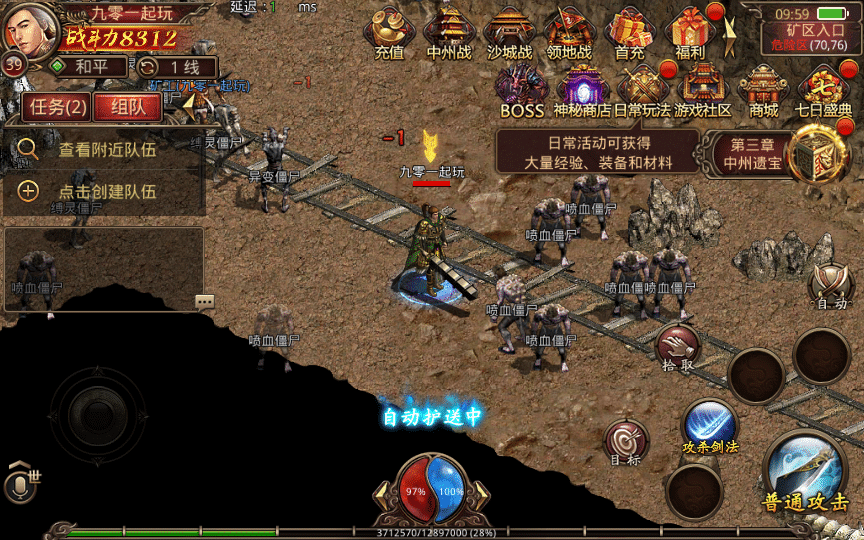
Task: Choose 点击创建队伍 to create a team
Action: coord(105,191)
